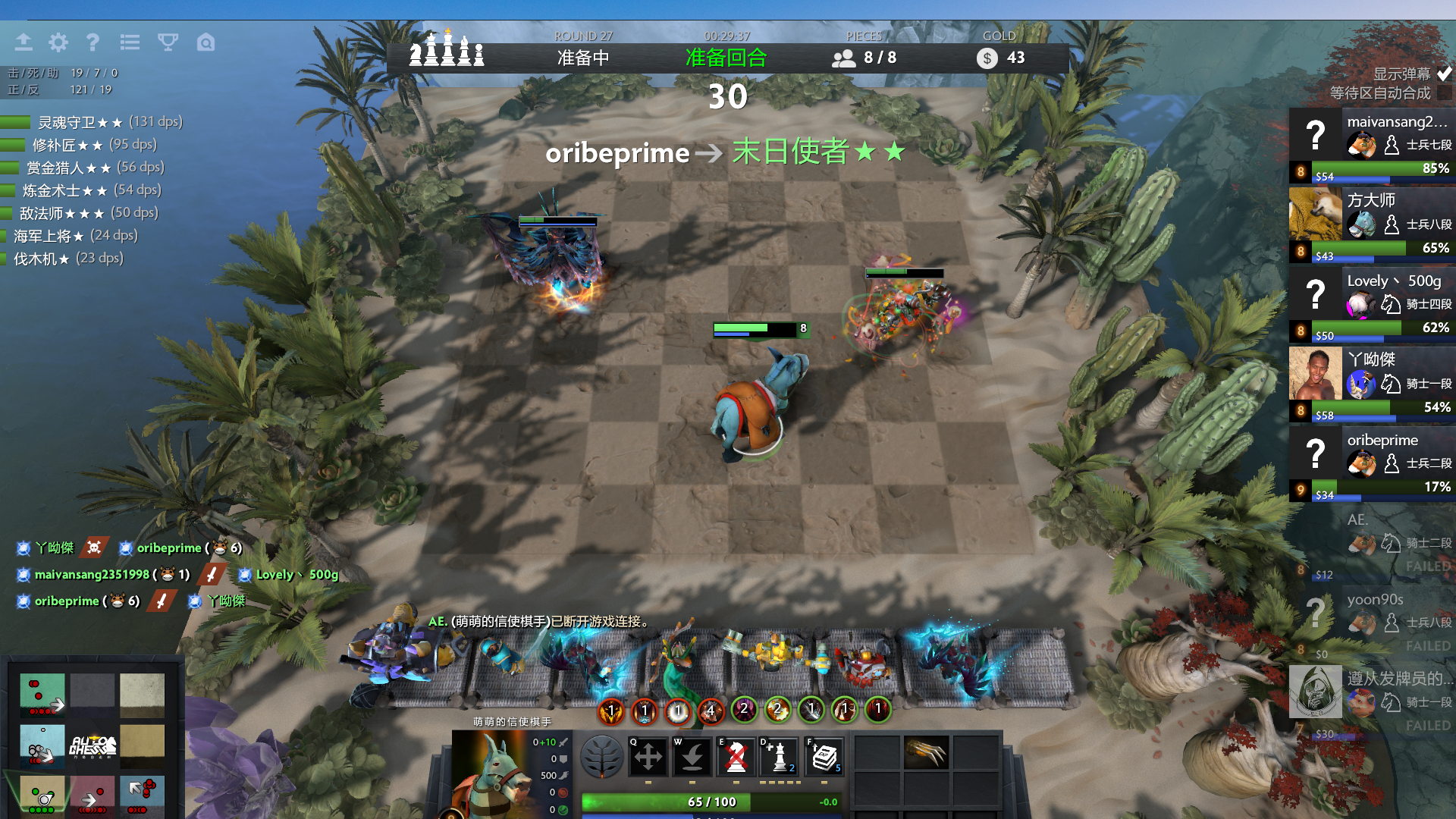Viewport: 1456px width, 819px height.
Task: Activate the W recall-piece ability
Action: pyautogui.click(x=692, y=756)
